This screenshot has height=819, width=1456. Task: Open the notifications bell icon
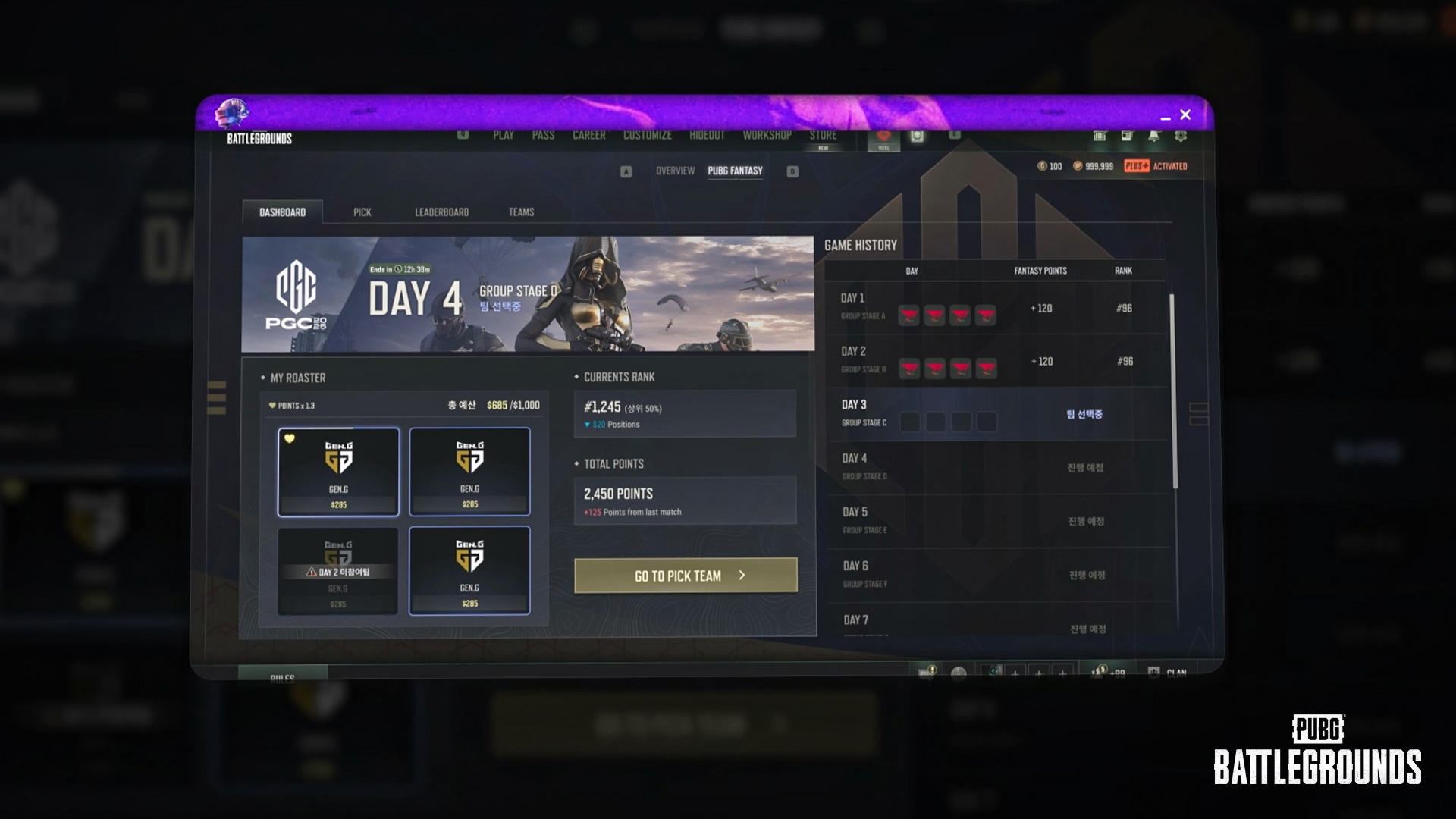(1153, 136)
